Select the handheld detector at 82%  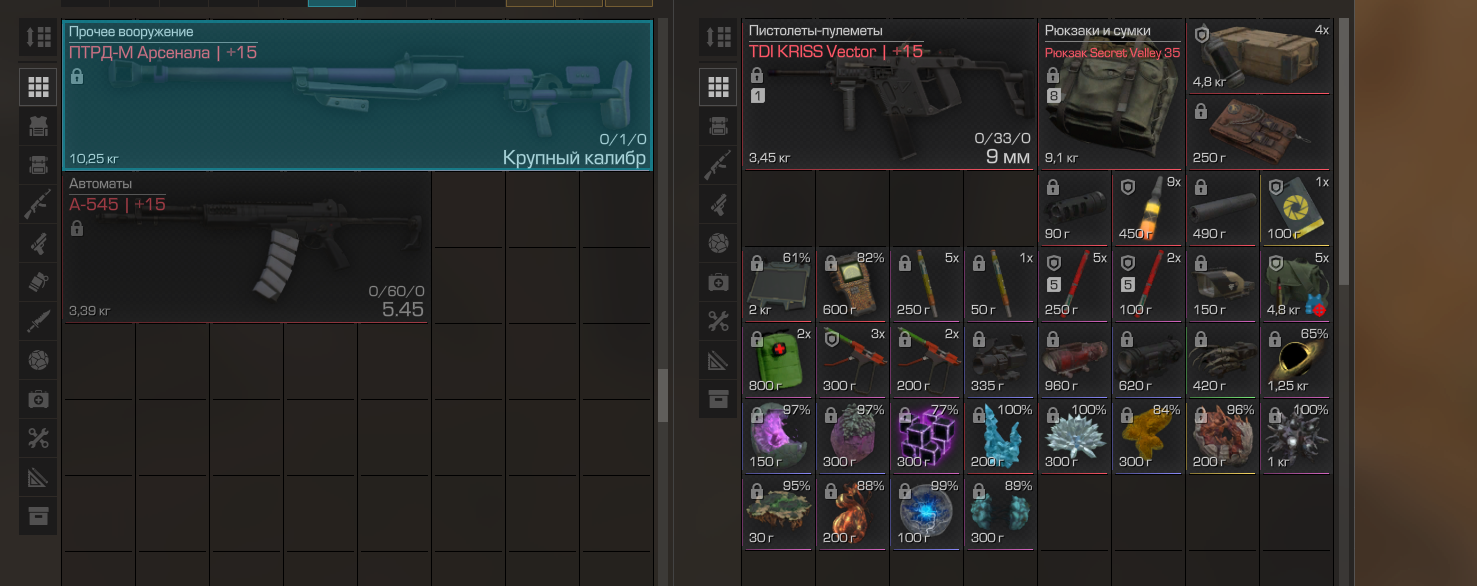[852, 283]
